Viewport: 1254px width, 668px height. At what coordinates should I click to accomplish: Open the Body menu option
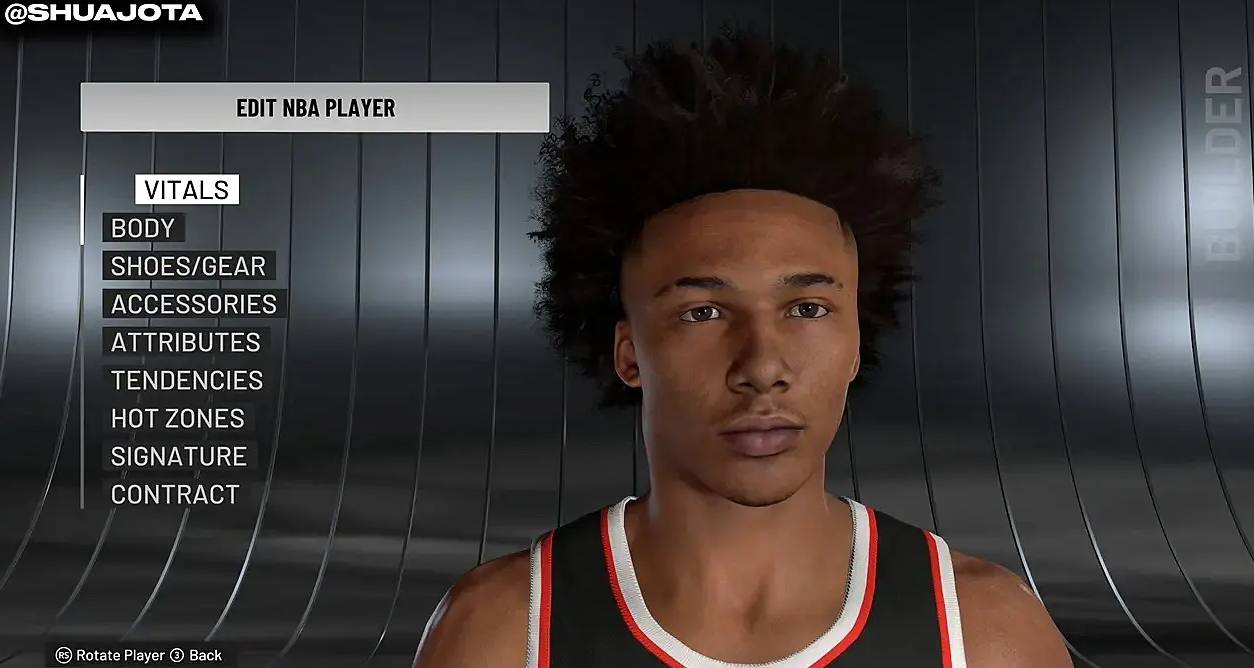point(143,228)
